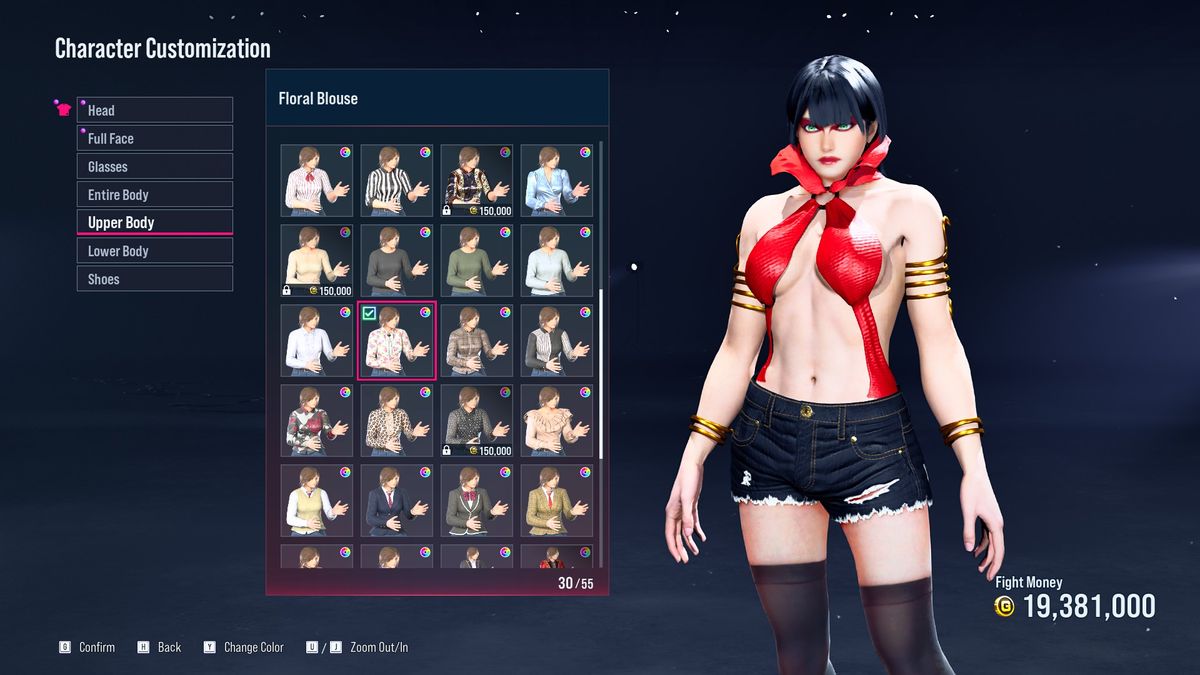This screenshot has width=1200, height=675.
Task: Pick the leopard print blouse
Action: coord(397,421)
